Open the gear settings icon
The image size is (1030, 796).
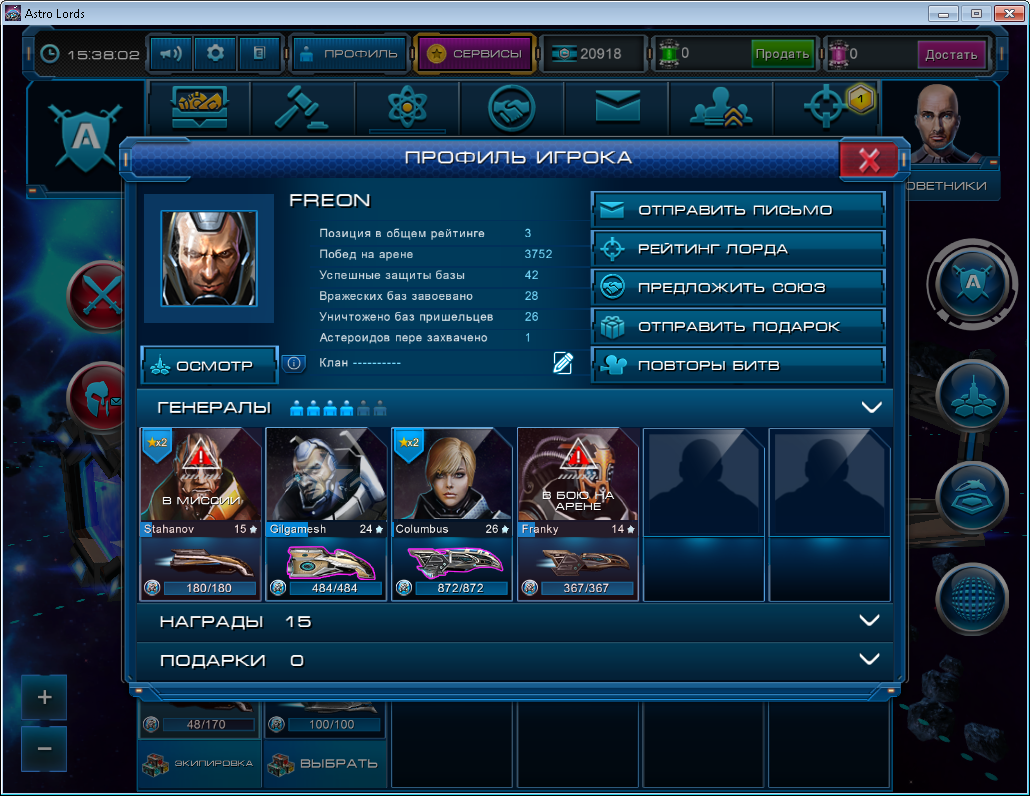(214, 54)
